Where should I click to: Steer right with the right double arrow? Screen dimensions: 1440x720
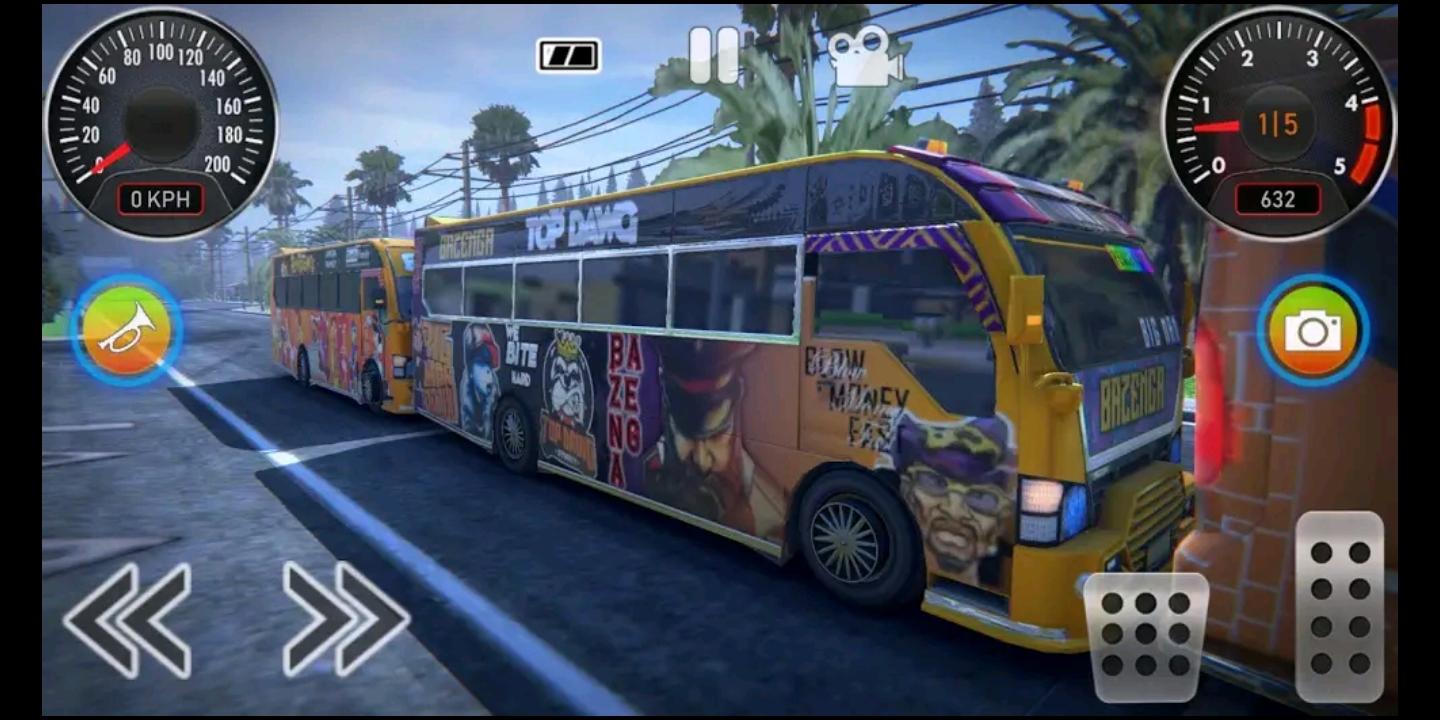coord(346,620)
